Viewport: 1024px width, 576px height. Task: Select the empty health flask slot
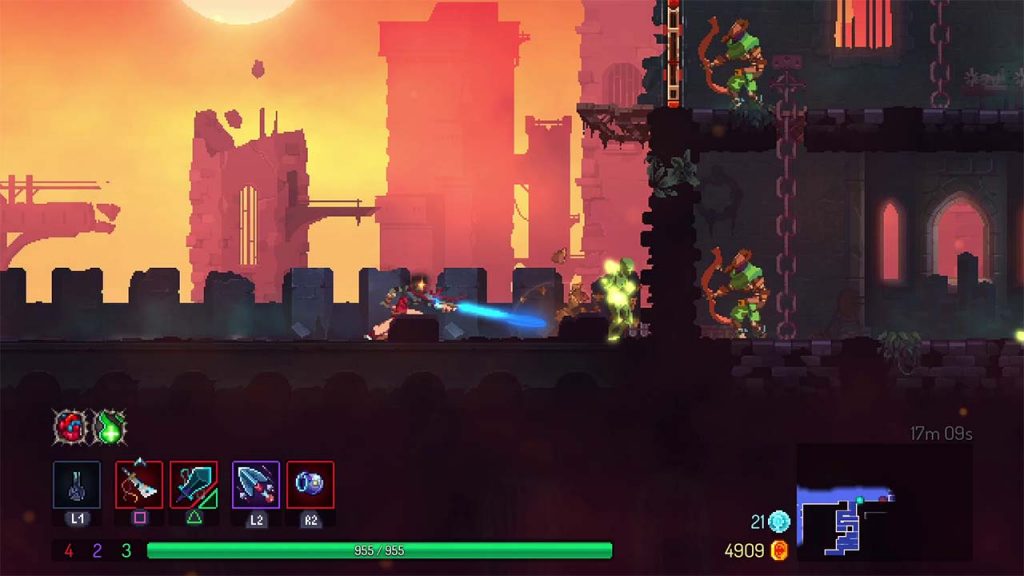coord(77,485)
